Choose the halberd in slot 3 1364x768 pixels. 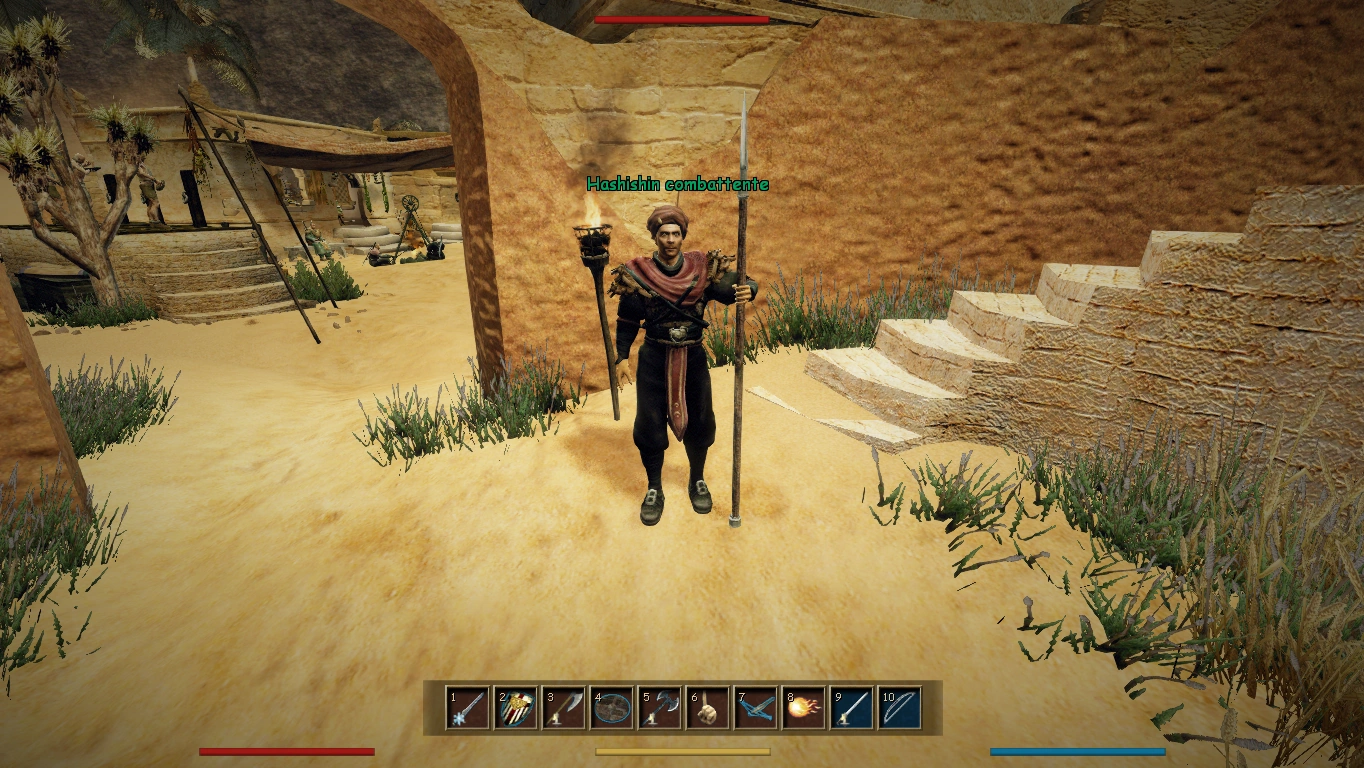563,708
